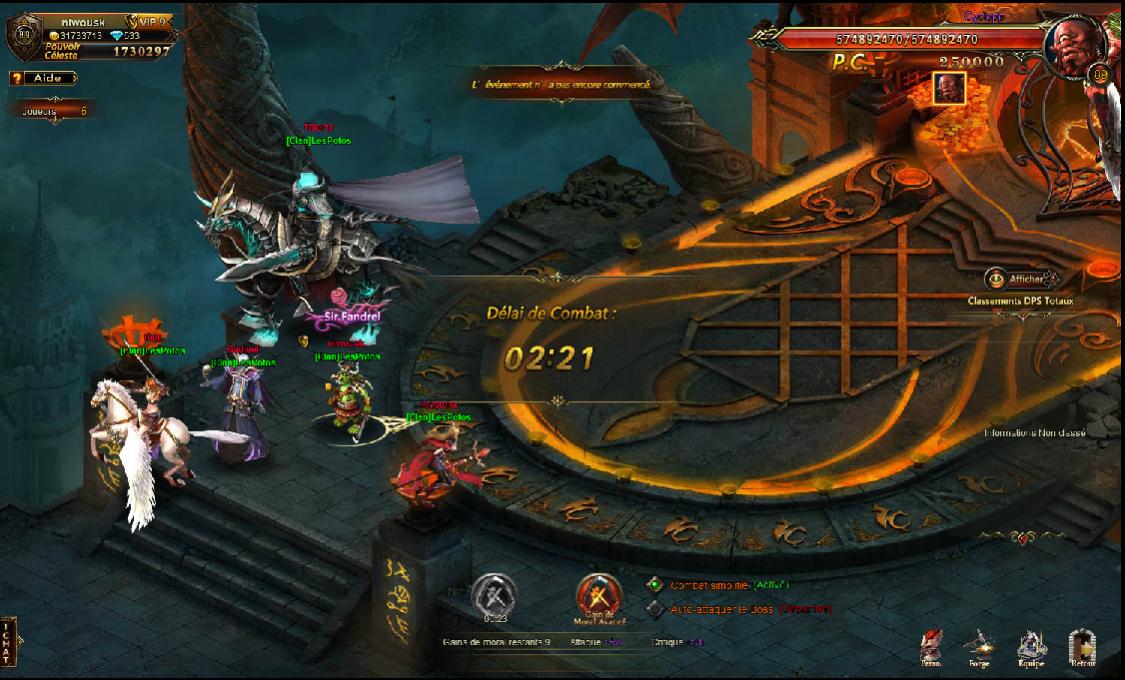Open the Joueurs player count panel

coord(54,111)
